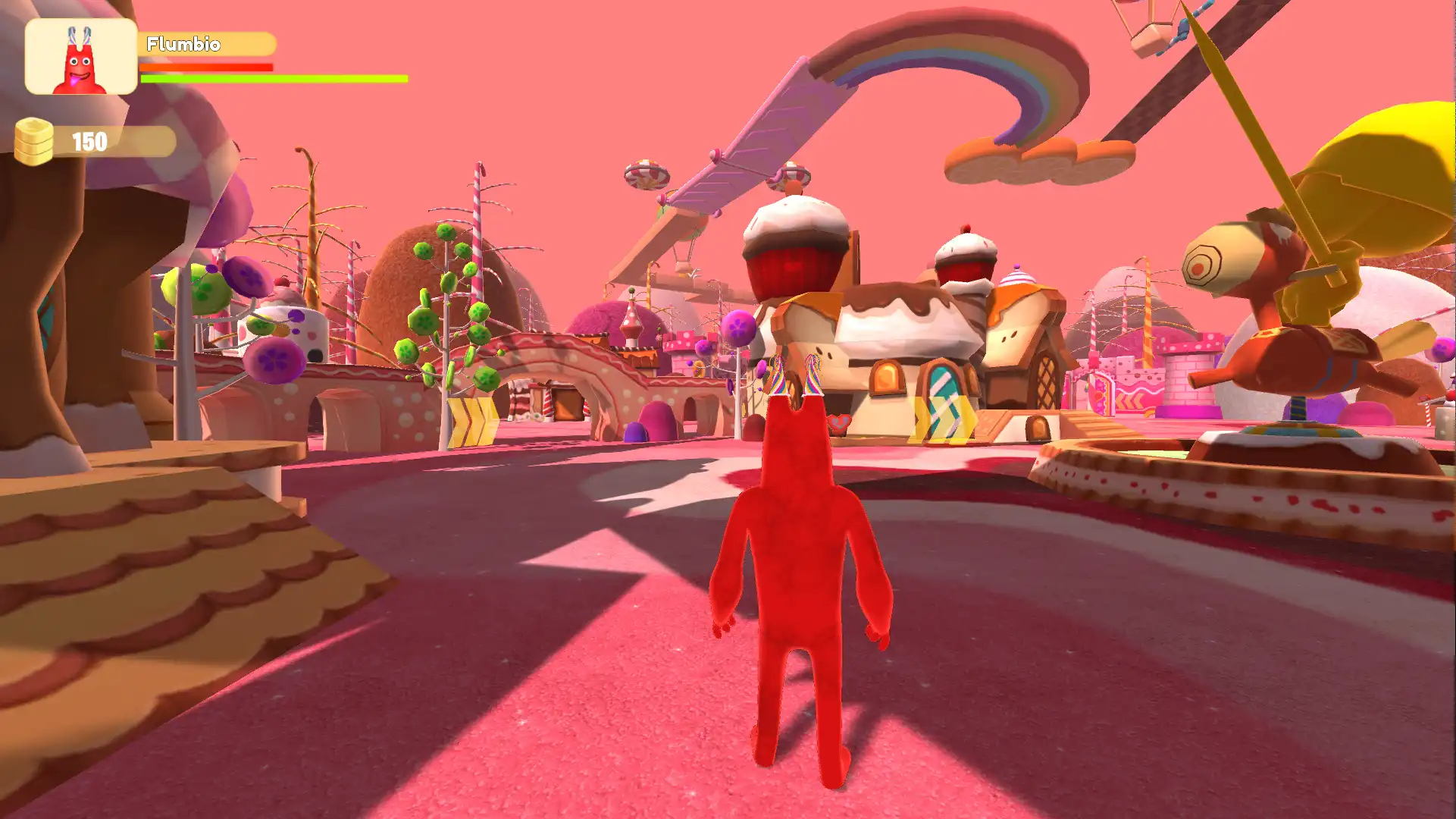
Task: Click the Flumbio character portrait
Action: coord(81,57)
